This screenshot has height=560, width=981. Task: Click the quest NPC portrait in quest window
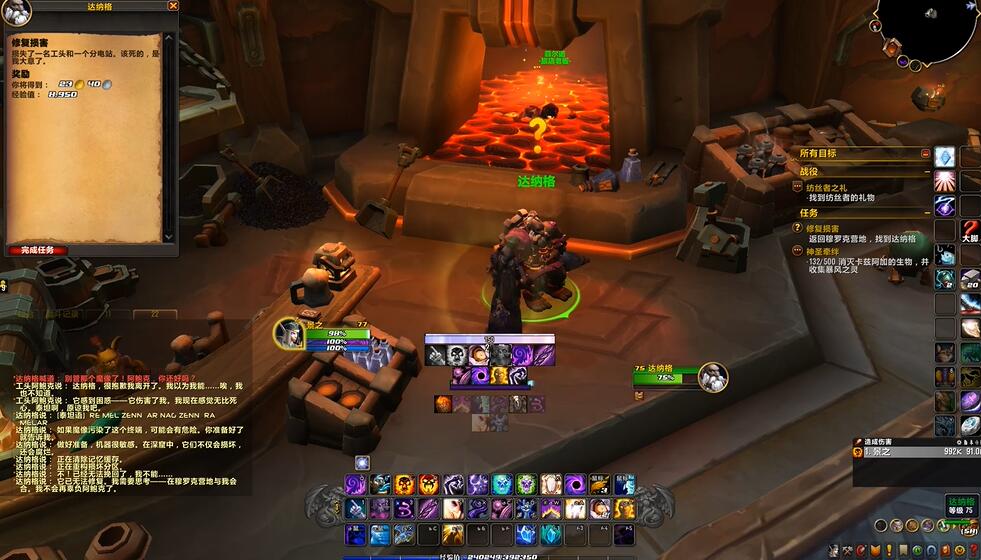pyautogui.click(x=17, y=12)
